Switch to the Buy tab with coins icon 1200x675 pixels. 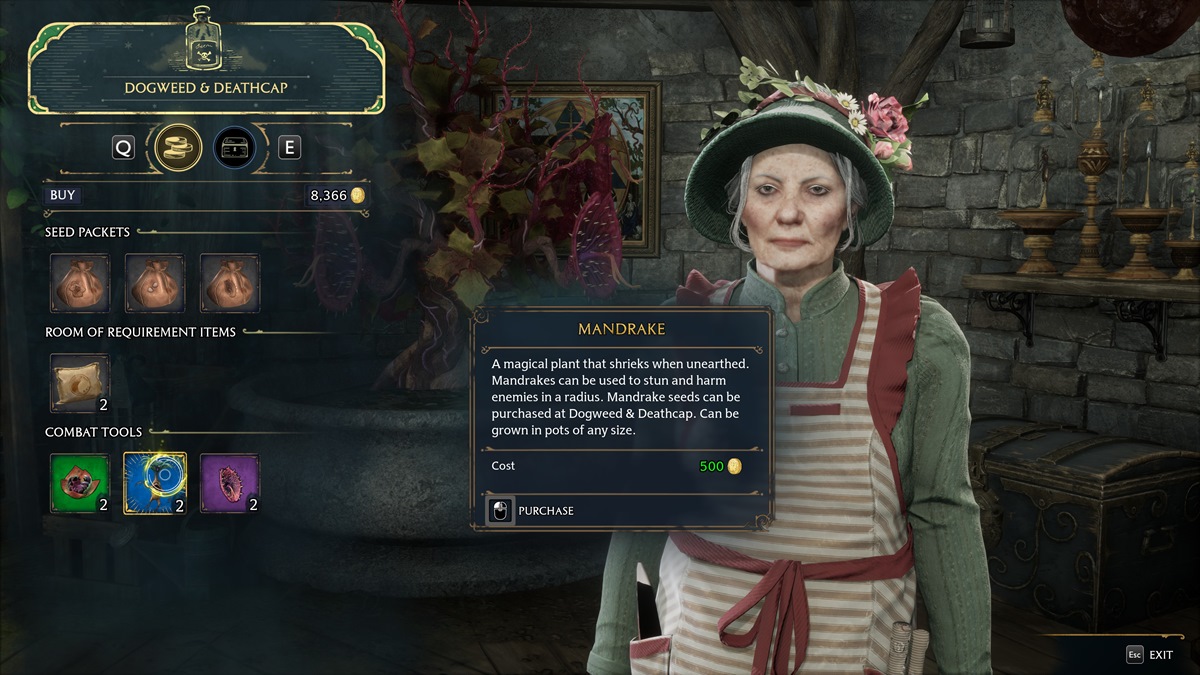click(178, 148)
